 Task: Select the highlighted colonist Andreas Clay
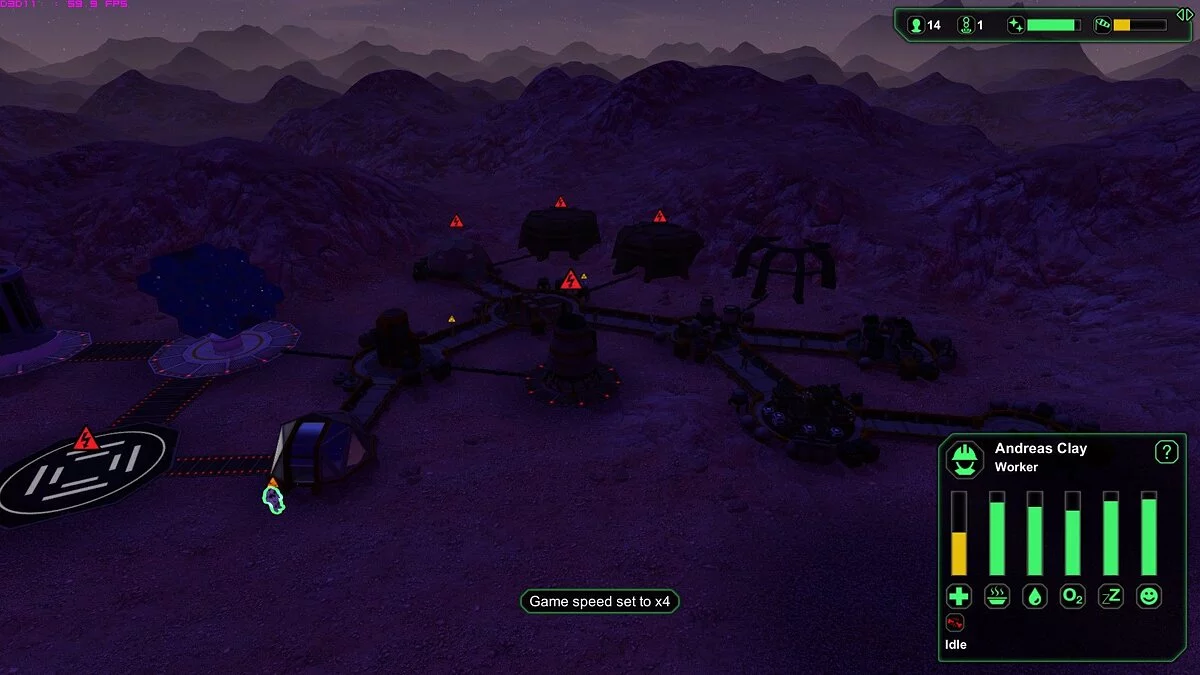click(273, 498)
